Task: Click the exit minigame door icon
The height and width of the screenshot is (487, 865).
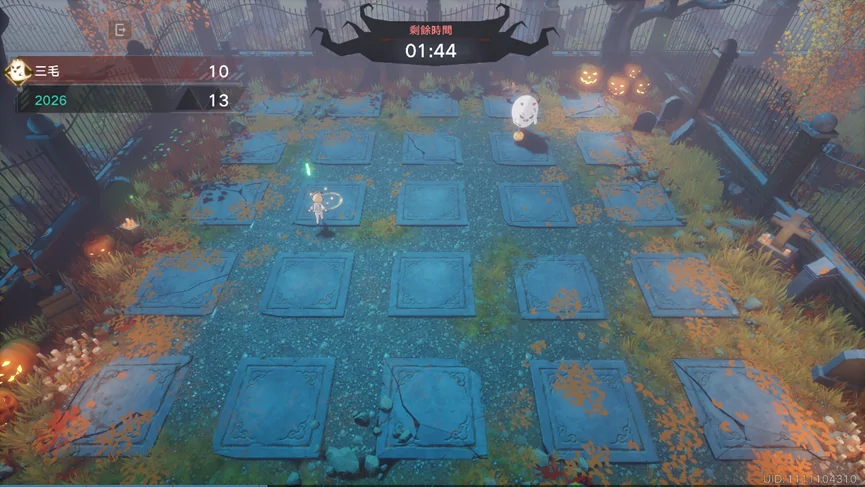Action: [120, 30]
